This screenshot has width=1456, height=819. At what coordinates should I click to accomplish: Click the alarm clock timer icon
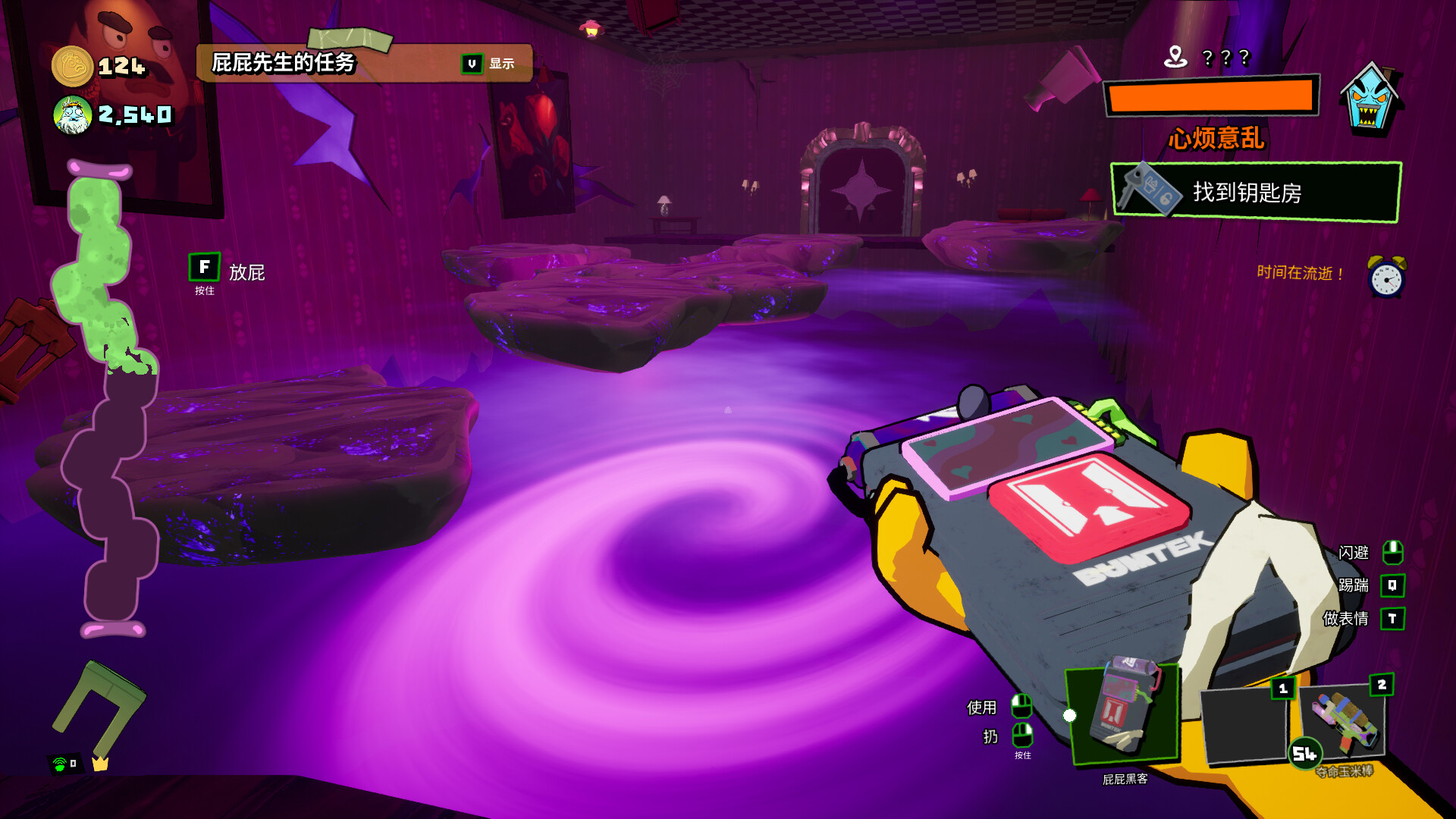(x=1386, y=276)
